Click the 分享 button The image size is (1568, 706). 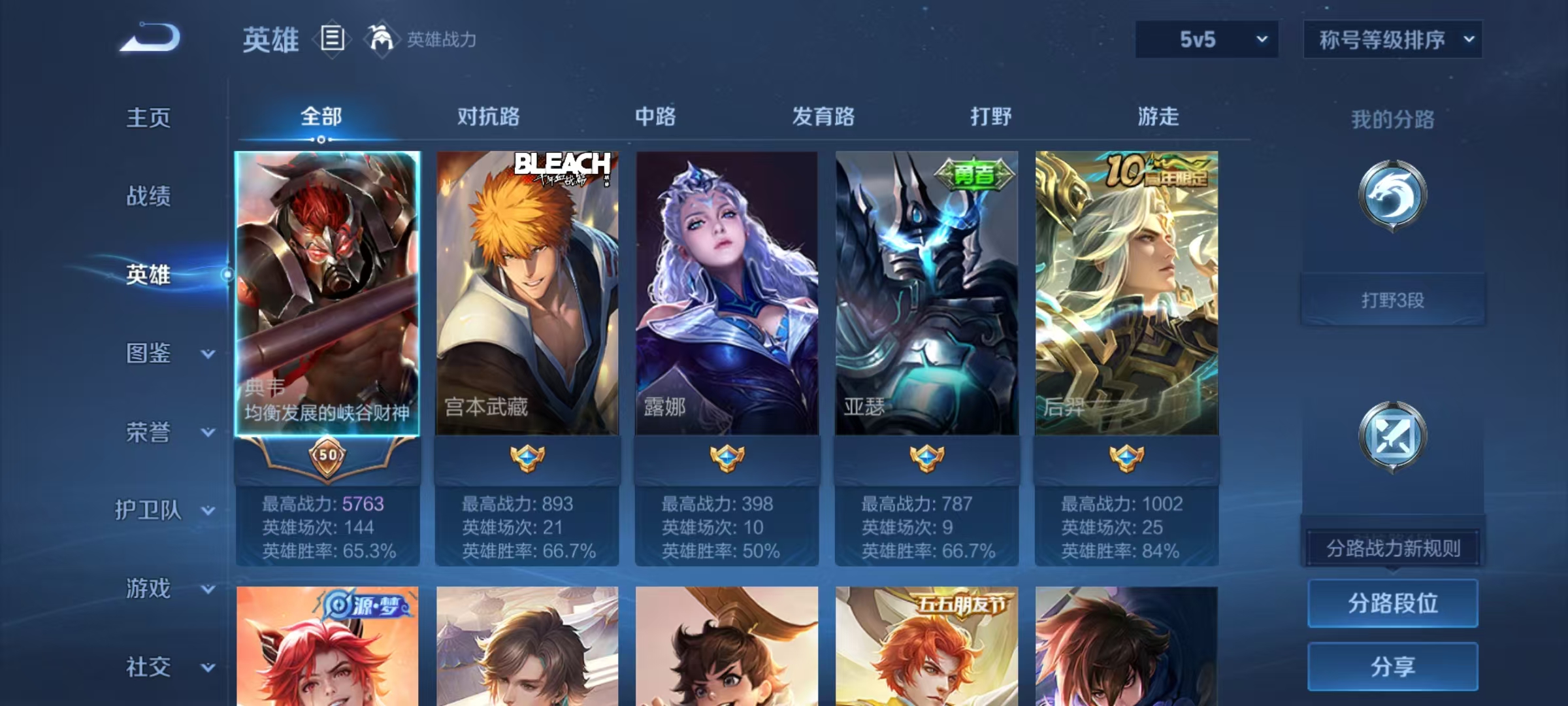click(1393, 668)
